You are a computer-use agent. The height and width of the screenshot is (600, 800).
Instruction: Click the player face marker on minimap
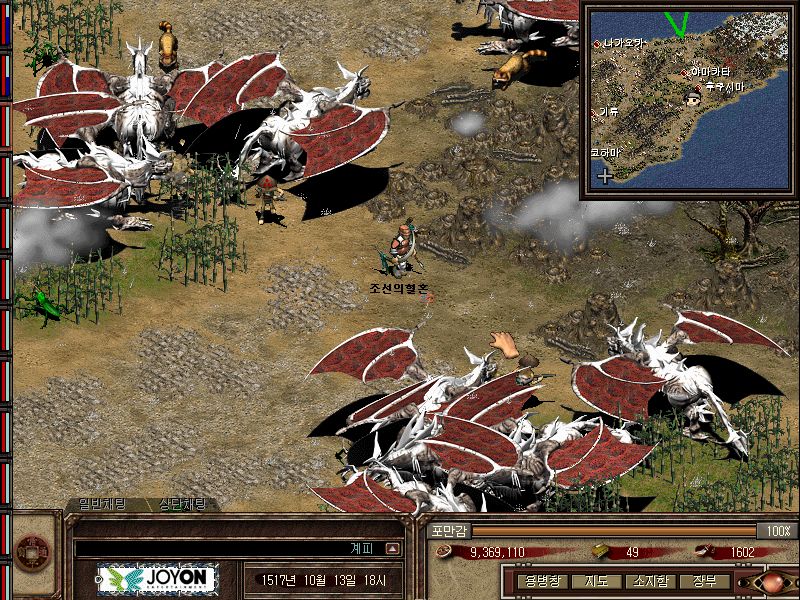tap(694, 97)
